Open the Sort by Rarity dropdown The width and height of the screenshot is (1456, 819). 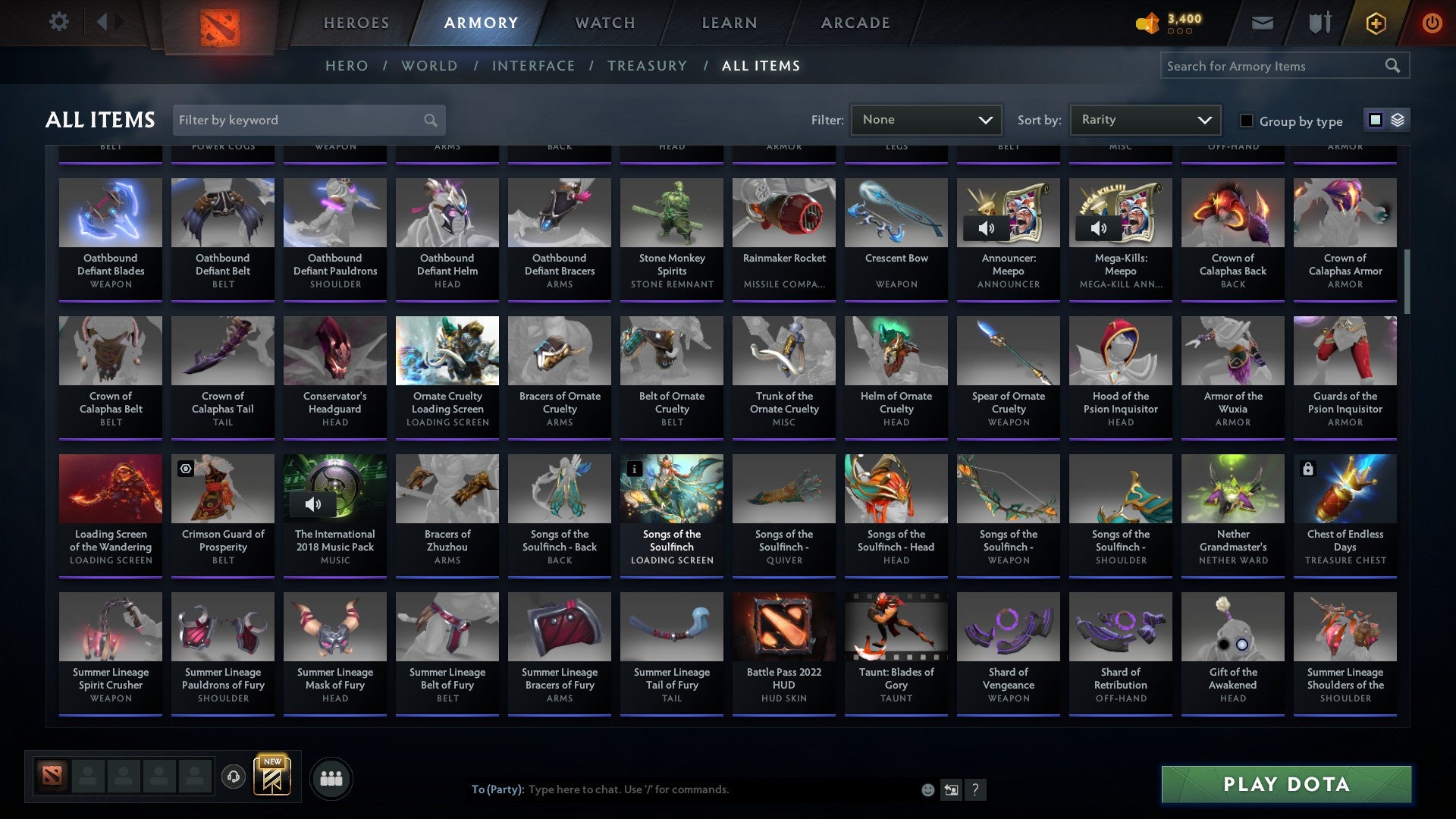[x=1144, y=119]
